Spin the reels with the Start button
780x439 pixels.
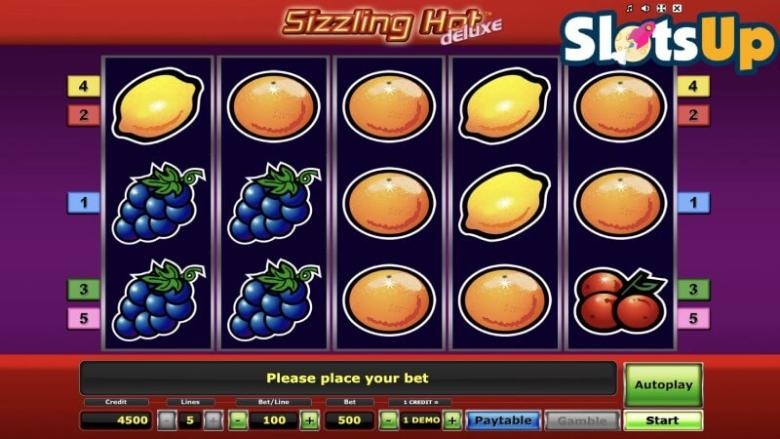click(x=663, y=421)
